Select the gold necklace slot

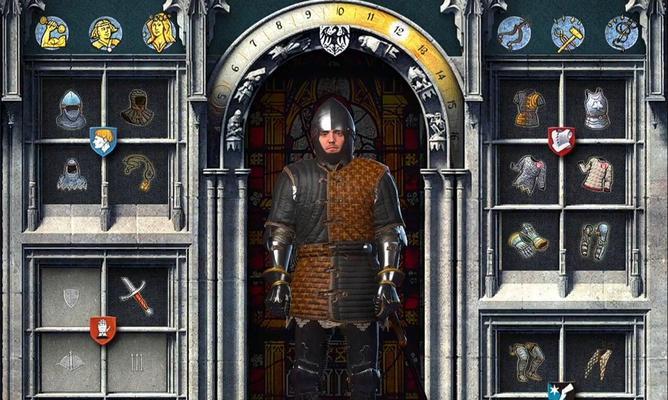click(x=137, y=172)
